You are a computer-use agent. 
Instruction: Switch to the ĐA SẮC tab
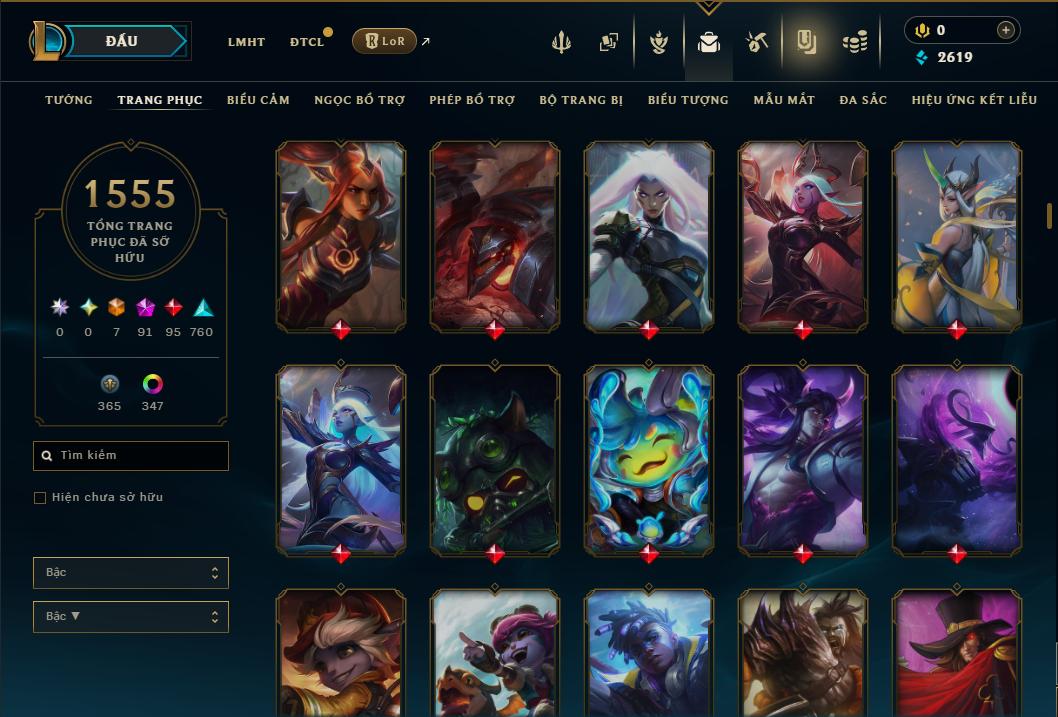tap(863, 100)
